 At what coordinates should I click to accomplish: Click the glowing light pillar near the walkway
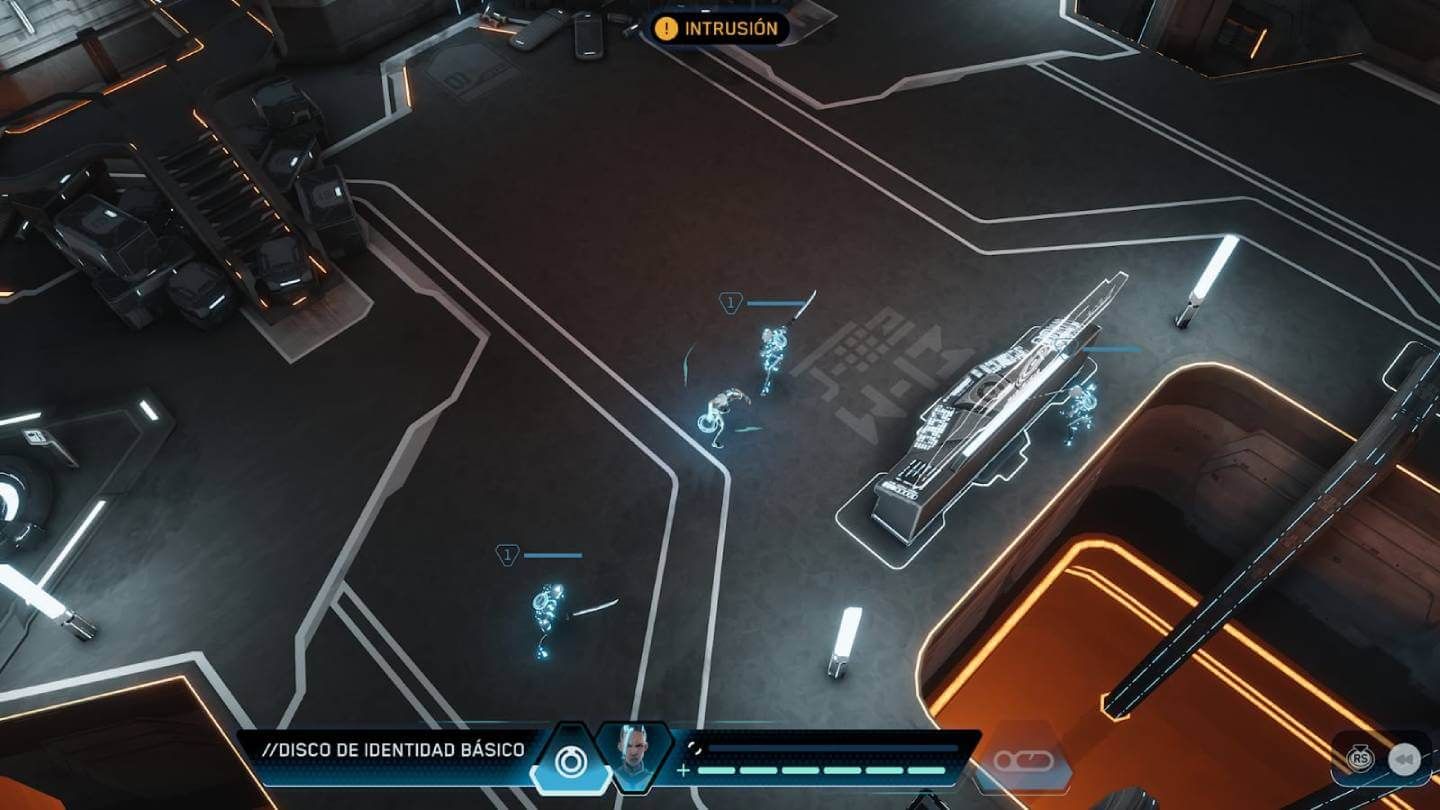[1208, 270]
